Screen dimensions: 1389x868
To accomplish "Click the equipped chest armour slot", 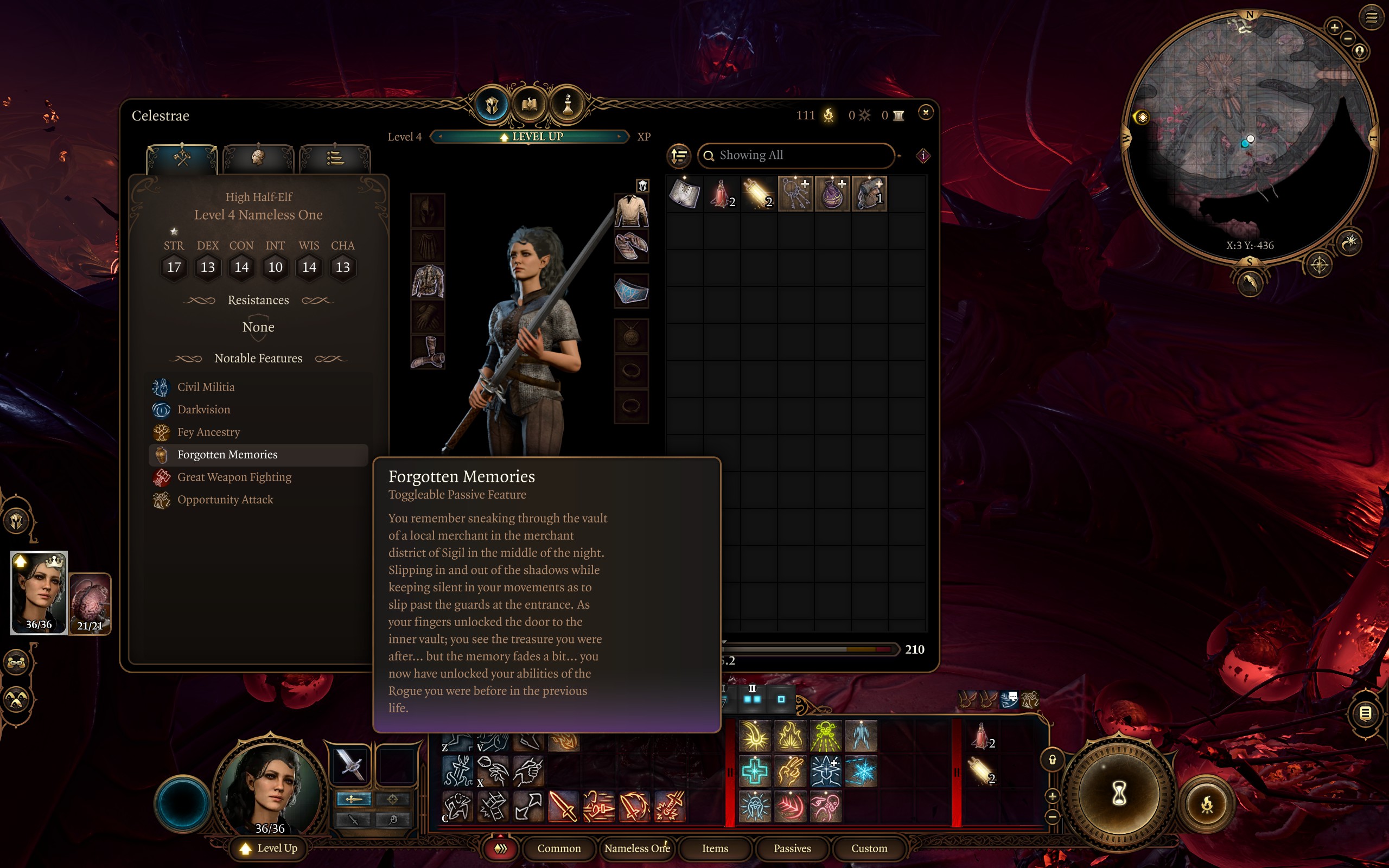I will pos(428,282).
